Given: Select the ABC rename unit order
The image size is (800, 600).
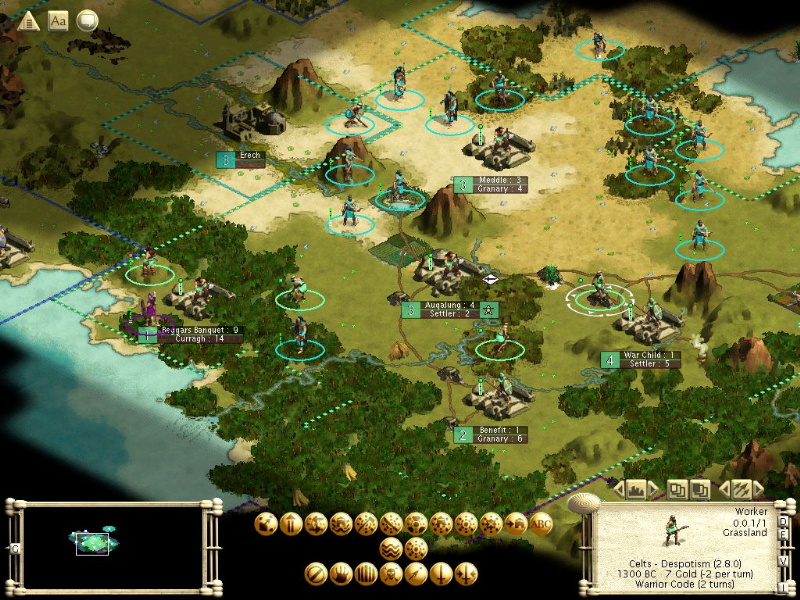Looking at the screenshot, I should pyautogui.click(x=542, y=523).
